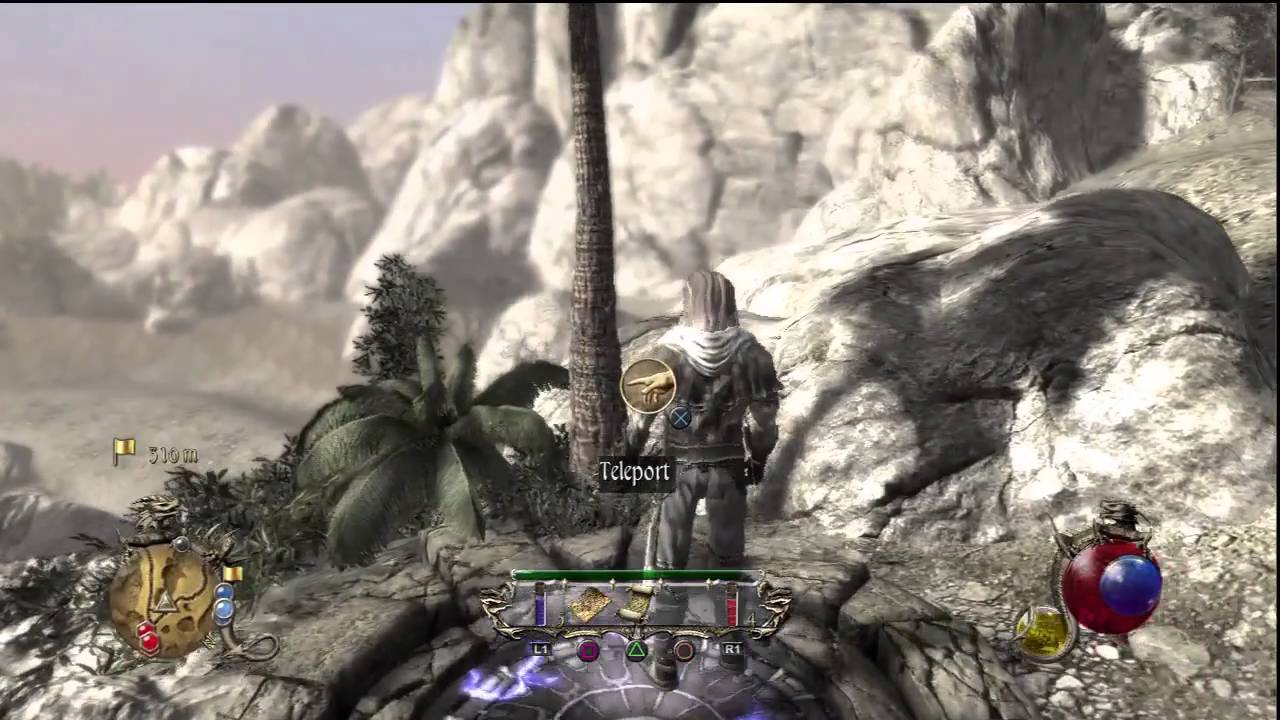Select the golden parchment map hotbar slot
1280x720 pixels.
point(589,604)
